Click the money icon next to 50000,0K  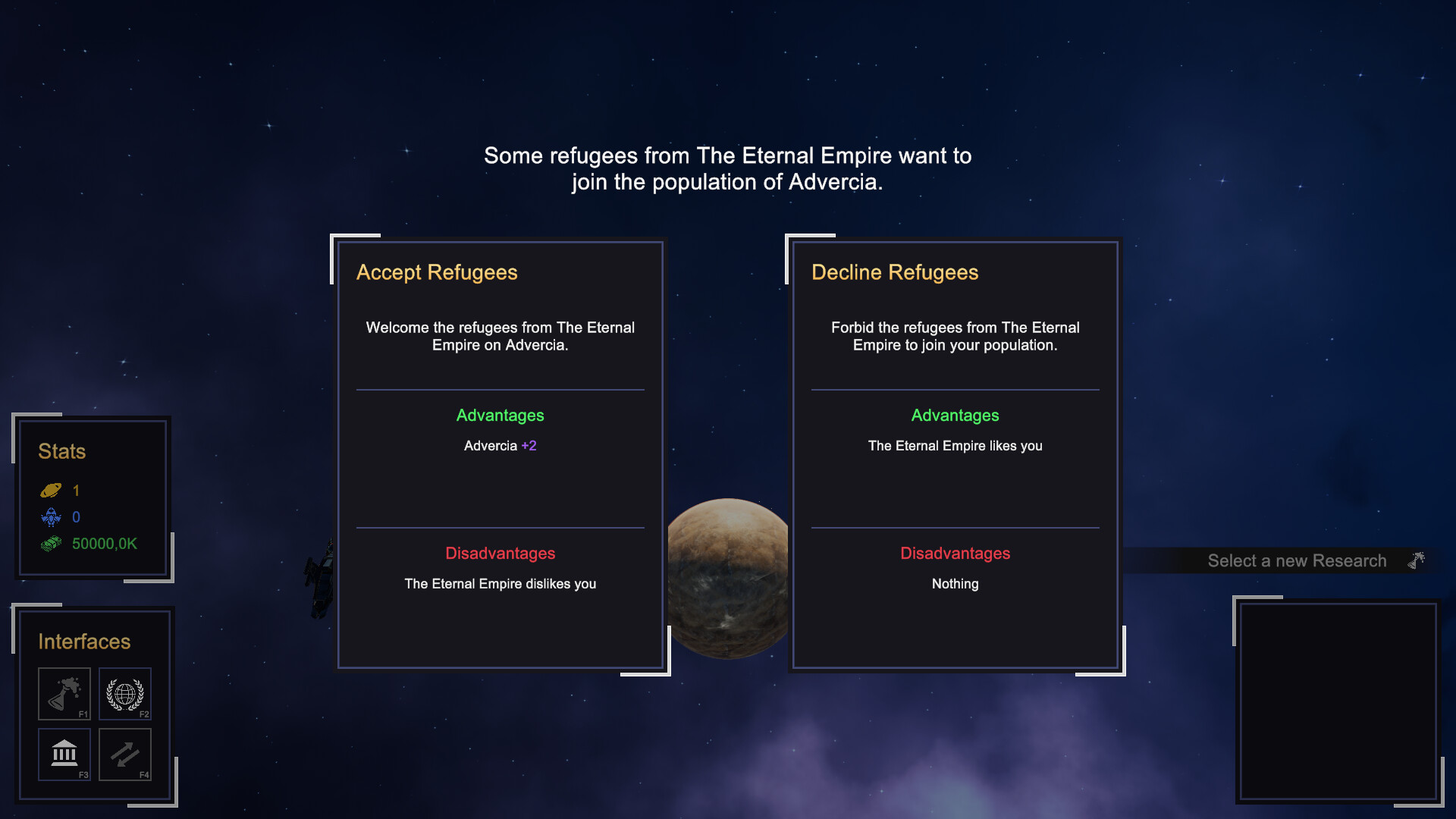point(51,543)
